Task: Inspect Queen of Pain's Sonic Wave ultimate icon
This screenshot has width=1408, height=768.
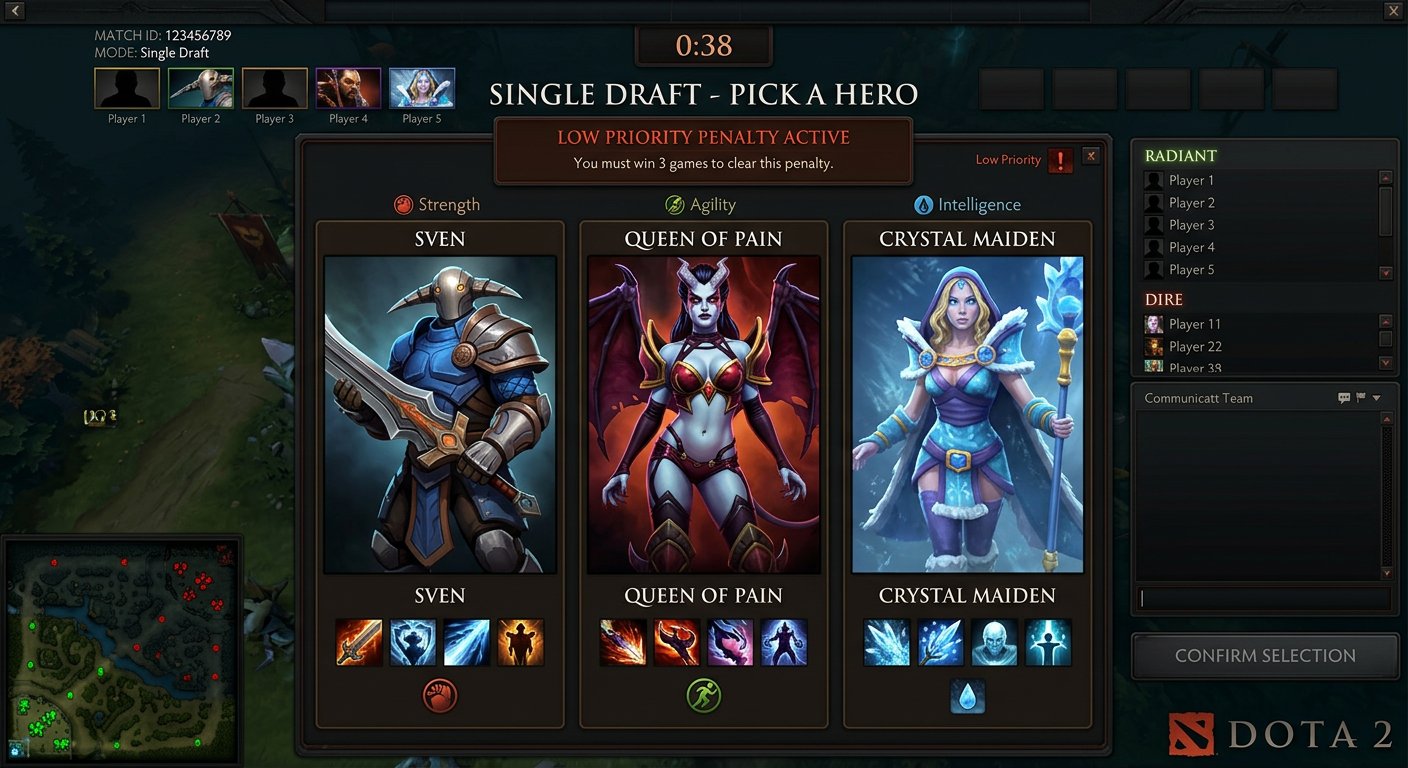Action: pyautogui.click(x=785, y=642)
